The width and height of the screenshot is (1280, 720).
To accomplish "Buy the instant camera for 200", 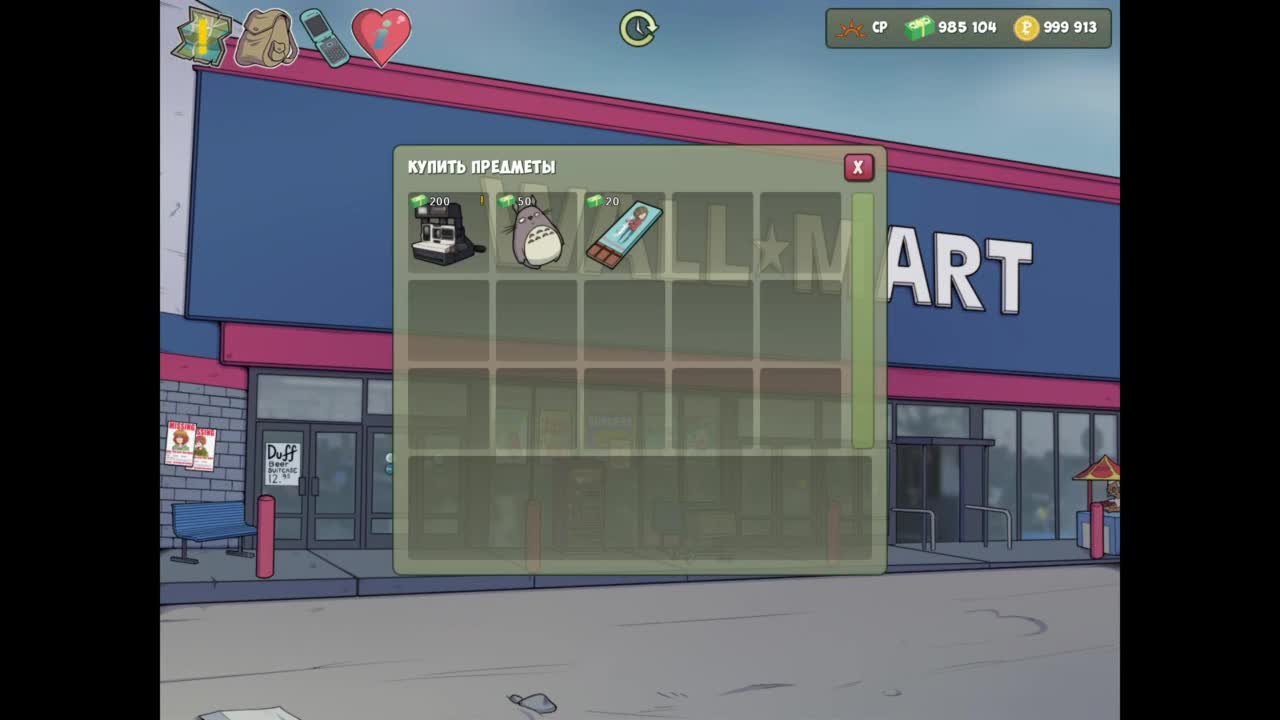I will (447, 233).
